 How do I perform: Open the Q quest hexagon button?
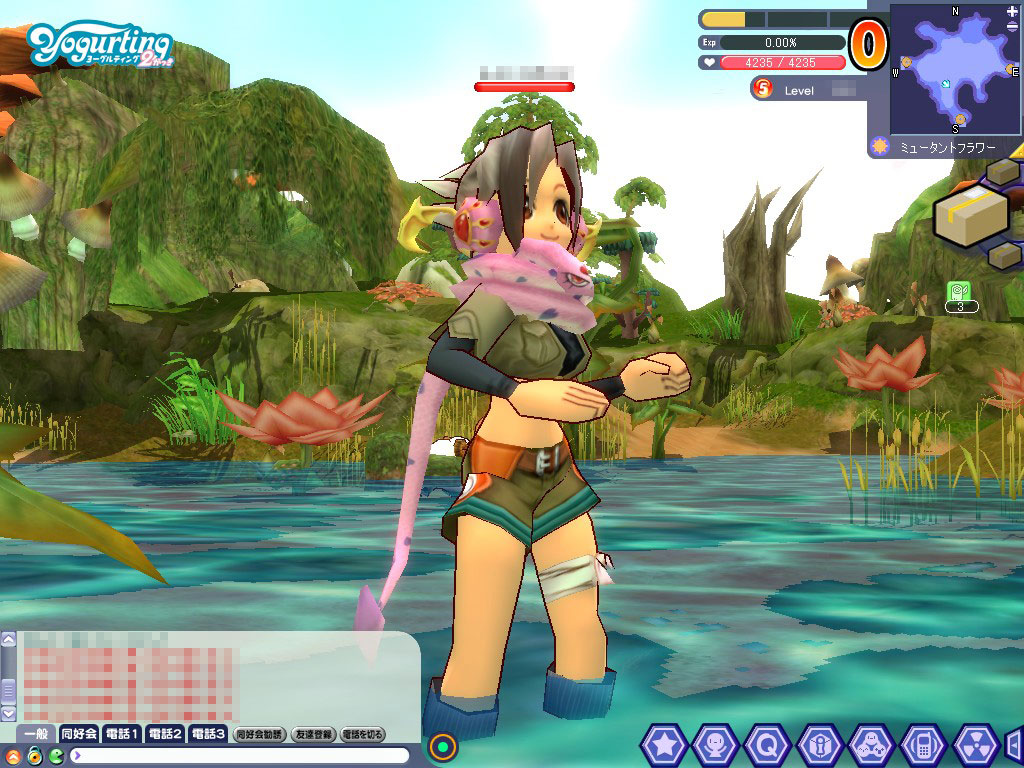pos(767,745)
